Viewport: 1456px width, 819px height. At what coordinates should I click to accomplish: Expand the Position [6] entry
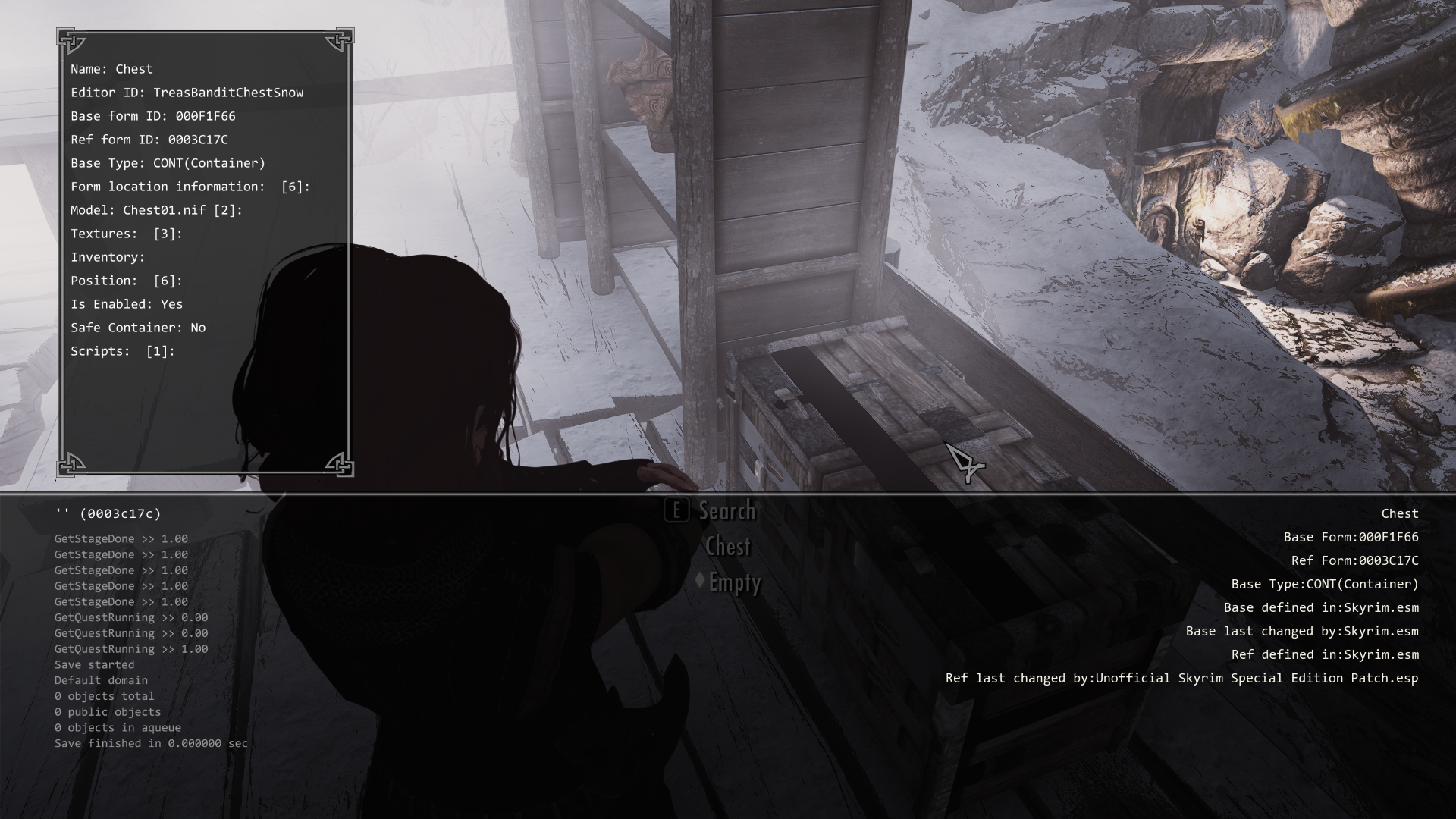(x=126, y=281)
